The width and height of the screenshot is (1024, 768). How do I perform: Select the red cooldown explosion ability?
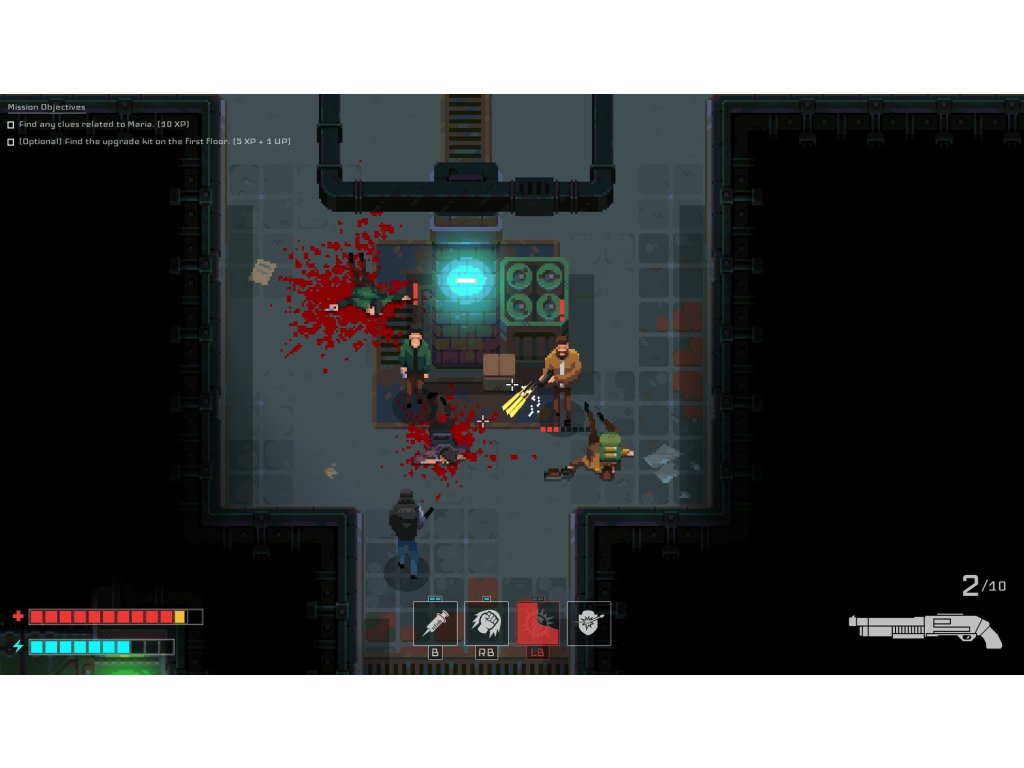point(538,623)
